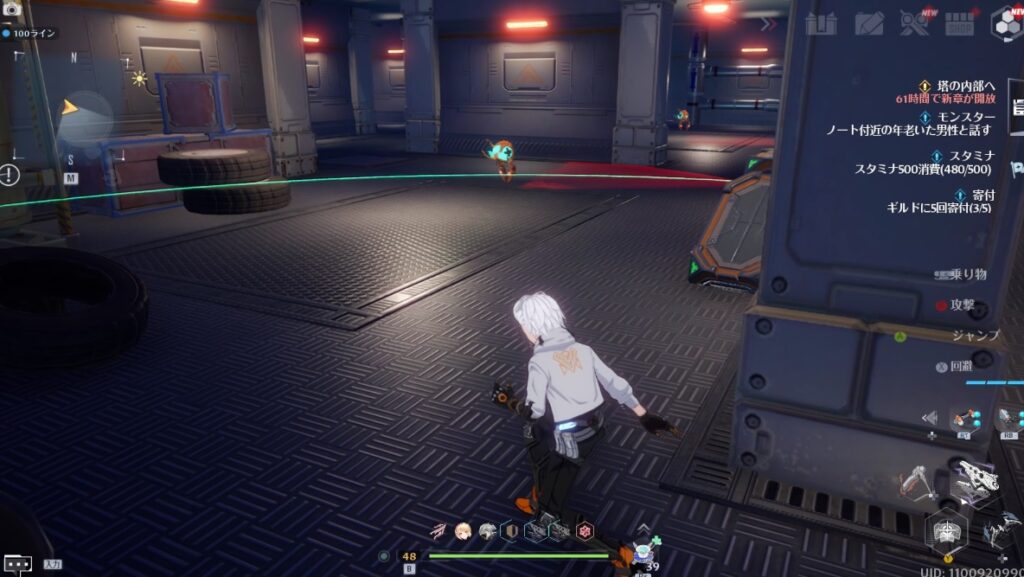Screen dimensions: 1024x577
Task: Select the モンスター quest entry
Action: [x=966, y=123]
